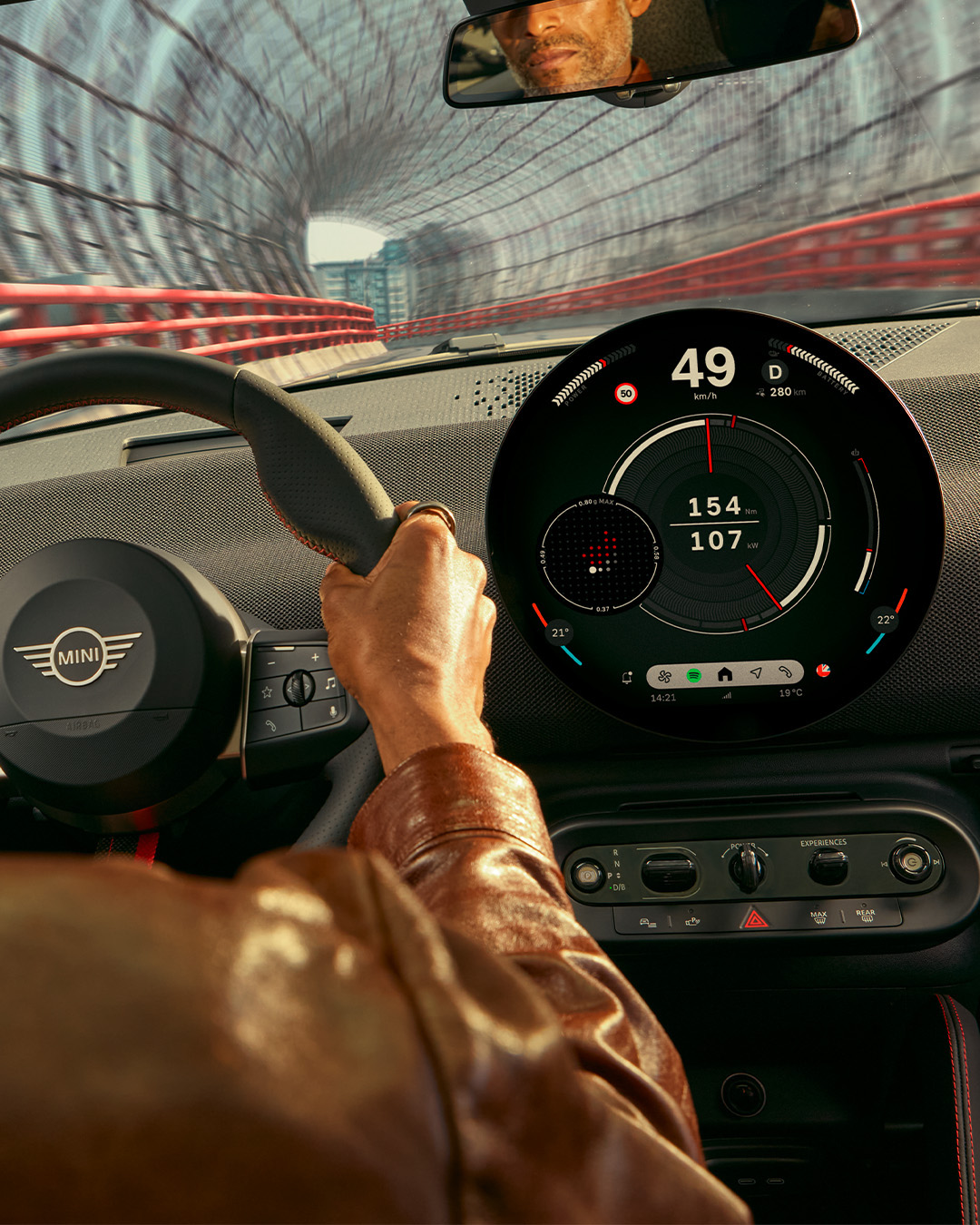Launch the Spotify app
980x1225 pixels.
pyautogui.click(x=694, y=675)
